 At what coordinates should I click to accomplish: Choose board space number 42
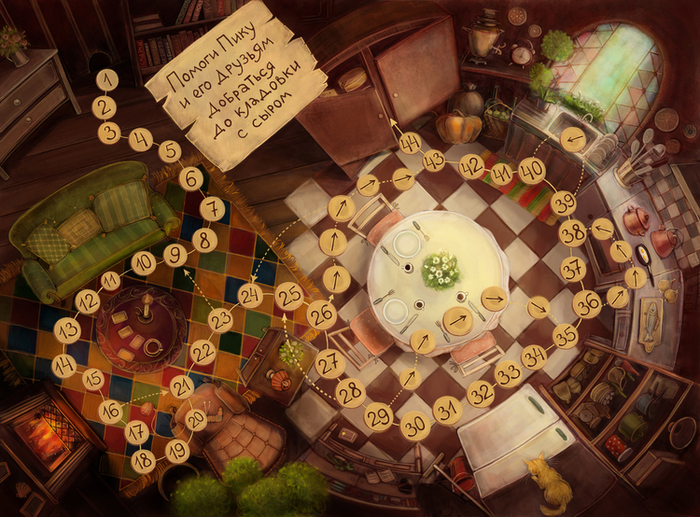[x=471, y=166]
